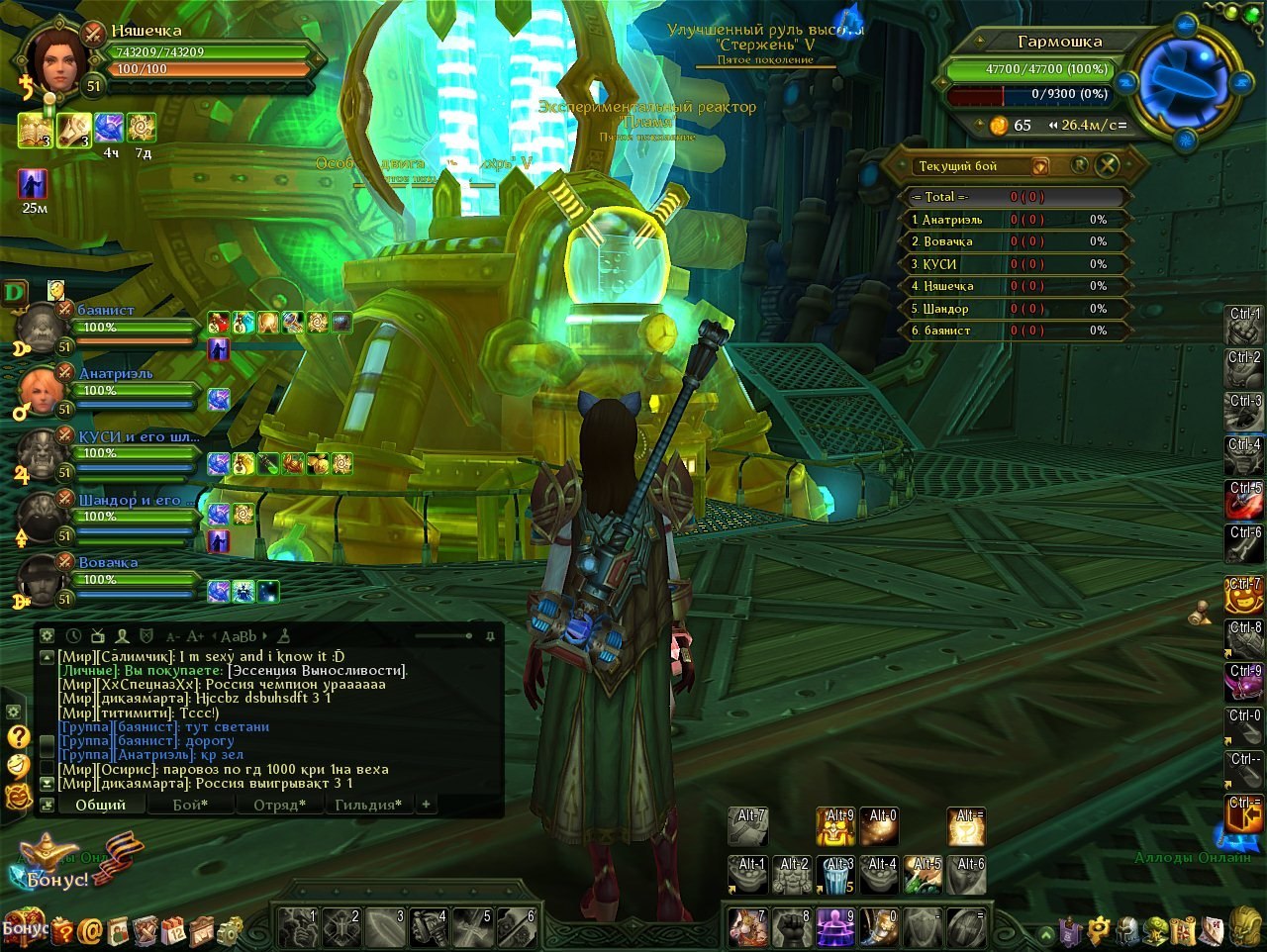Viewport: 1267px width, 952px height.
Task: Click the Бонус! magic lamp button
Action: point(54,861)
